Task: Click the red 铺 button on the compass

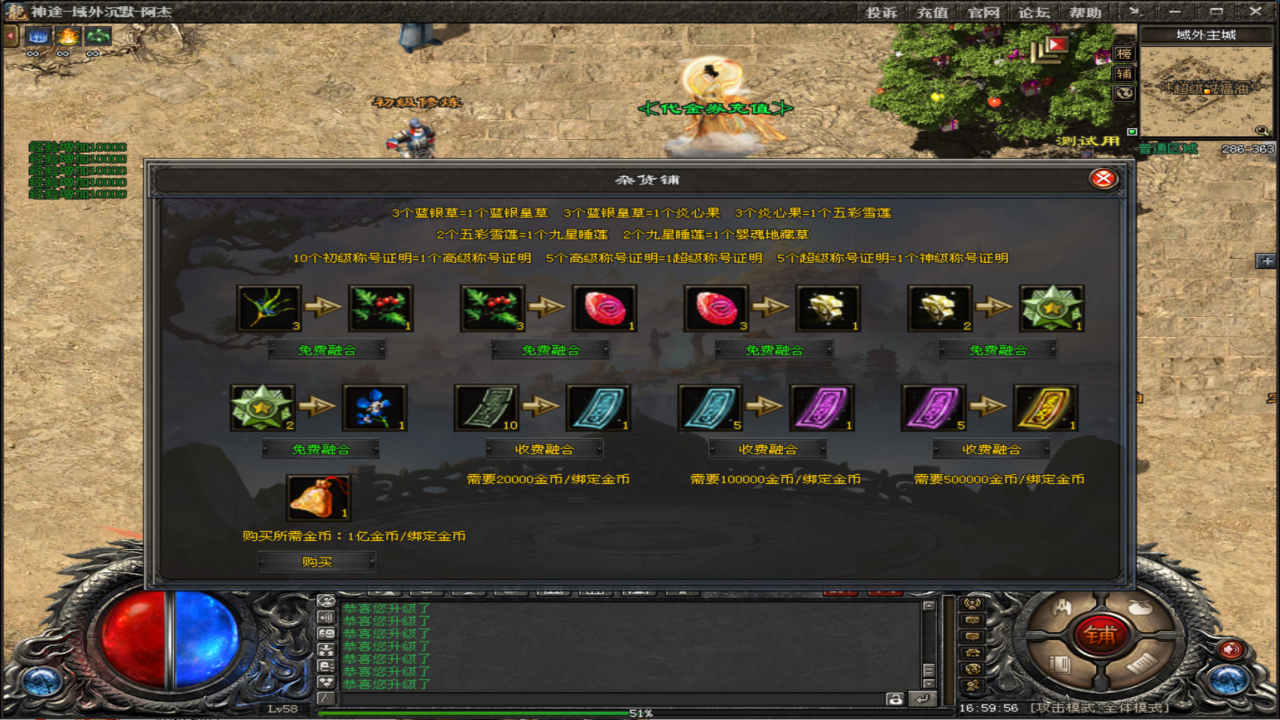Action: click(x=1102, y=635)
